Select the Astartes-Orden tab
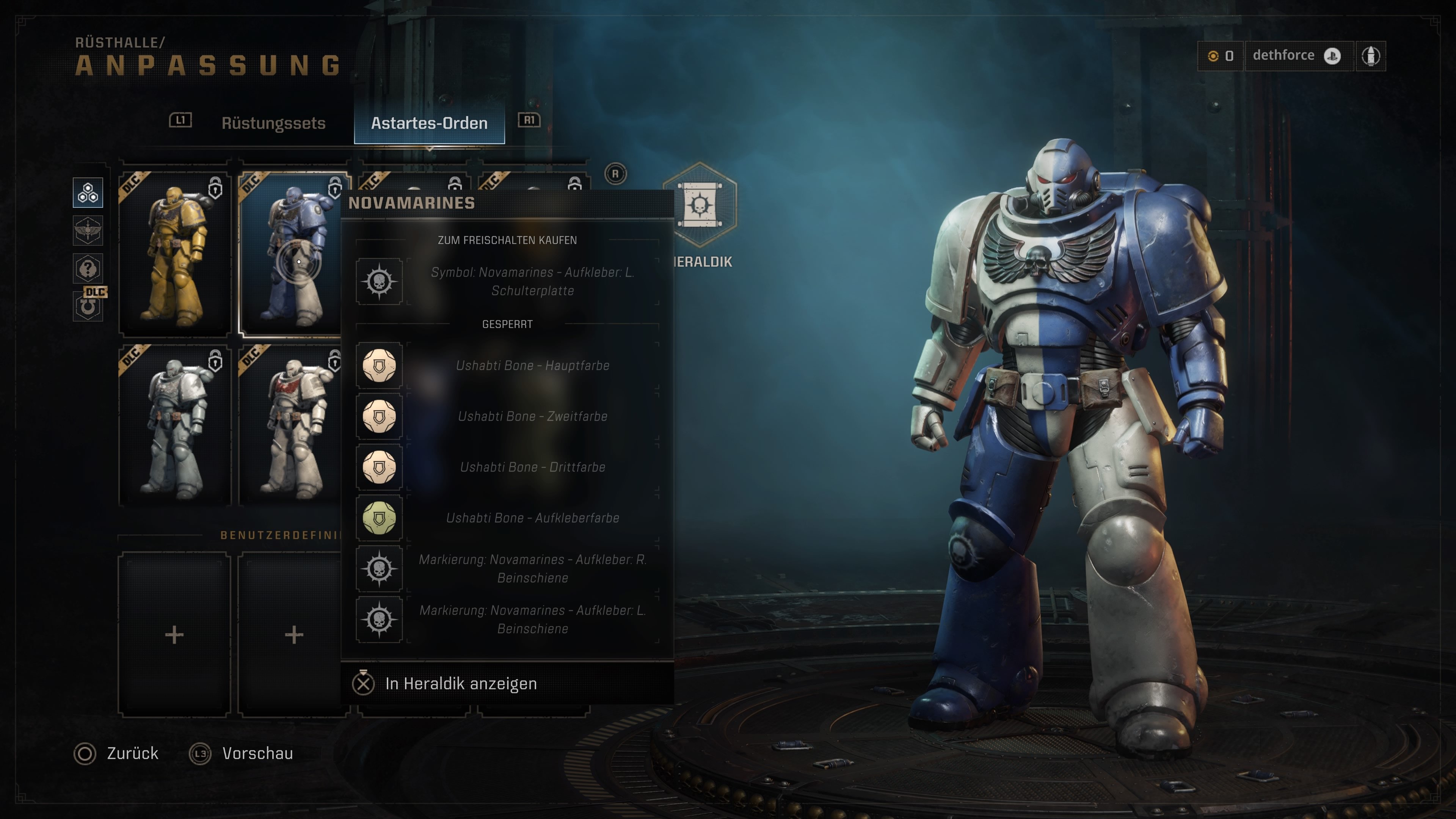The height and width of the screenshot is (819, 1456). tap(429, 122)
